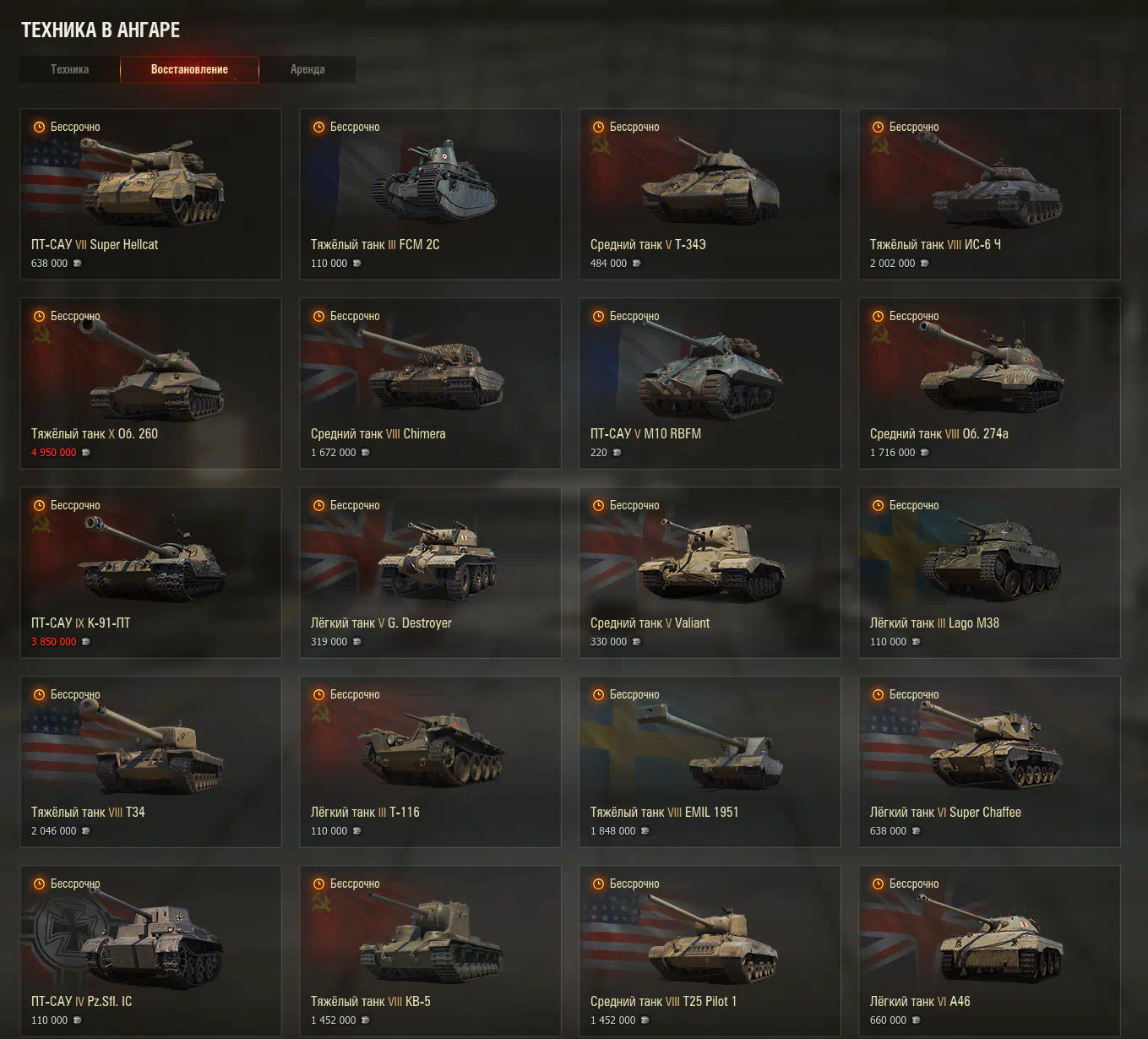Choose the FCM 2C heavy tank card

pyautogui.click(x=430, y=194)
